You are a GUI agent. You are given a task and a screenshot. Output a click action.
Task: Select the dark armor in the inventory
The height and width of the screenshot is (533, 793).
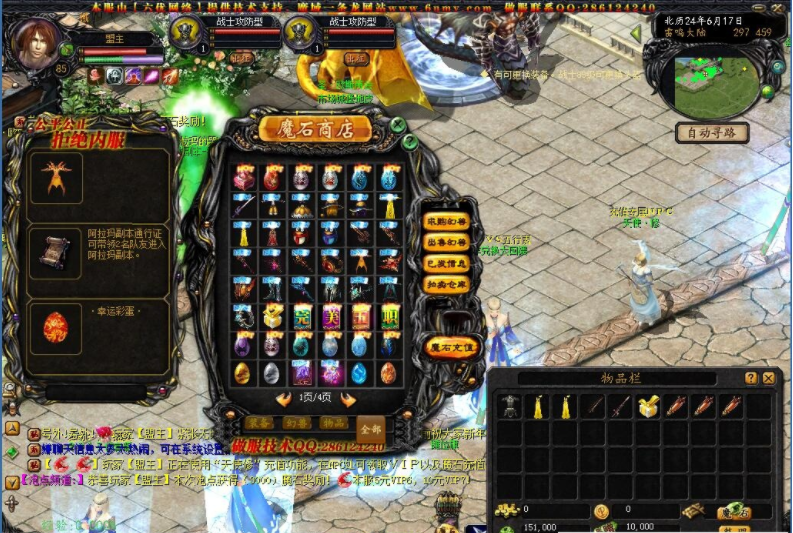(x=512, y=406)
